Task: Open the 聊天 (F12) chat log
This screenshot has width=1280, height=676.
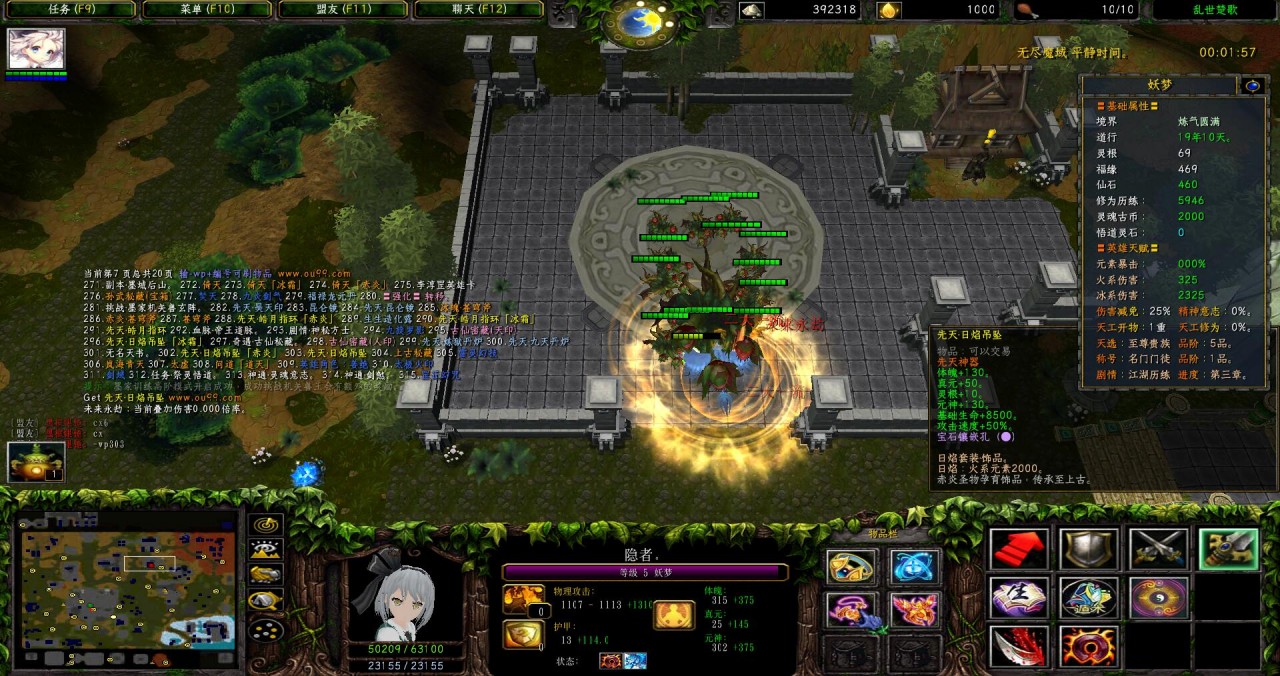Action: click(x=477, y=10)
